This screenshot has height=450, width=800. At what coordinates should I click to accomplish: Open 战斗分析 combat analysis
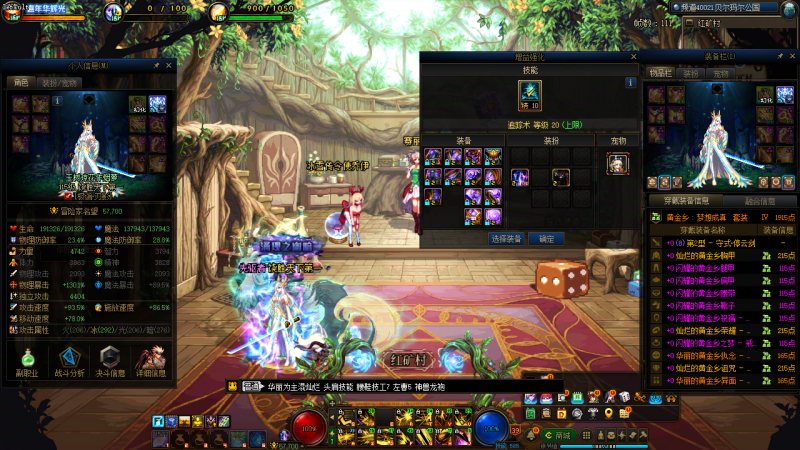coord(69,362)
